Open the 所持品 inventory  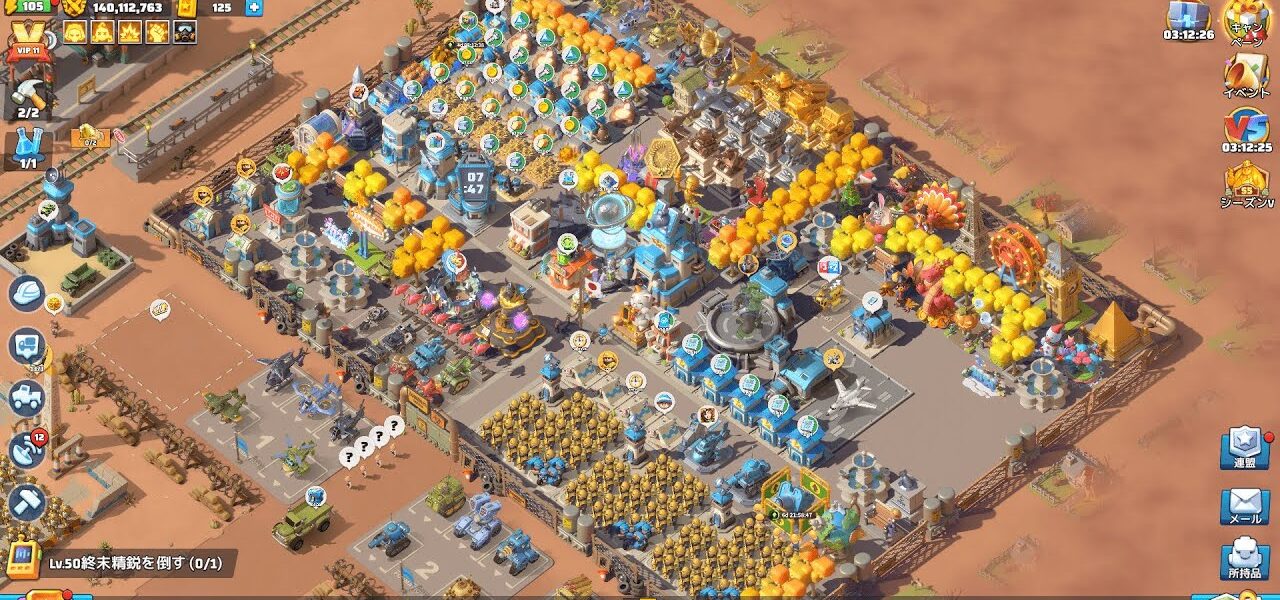click(1245, 560)
